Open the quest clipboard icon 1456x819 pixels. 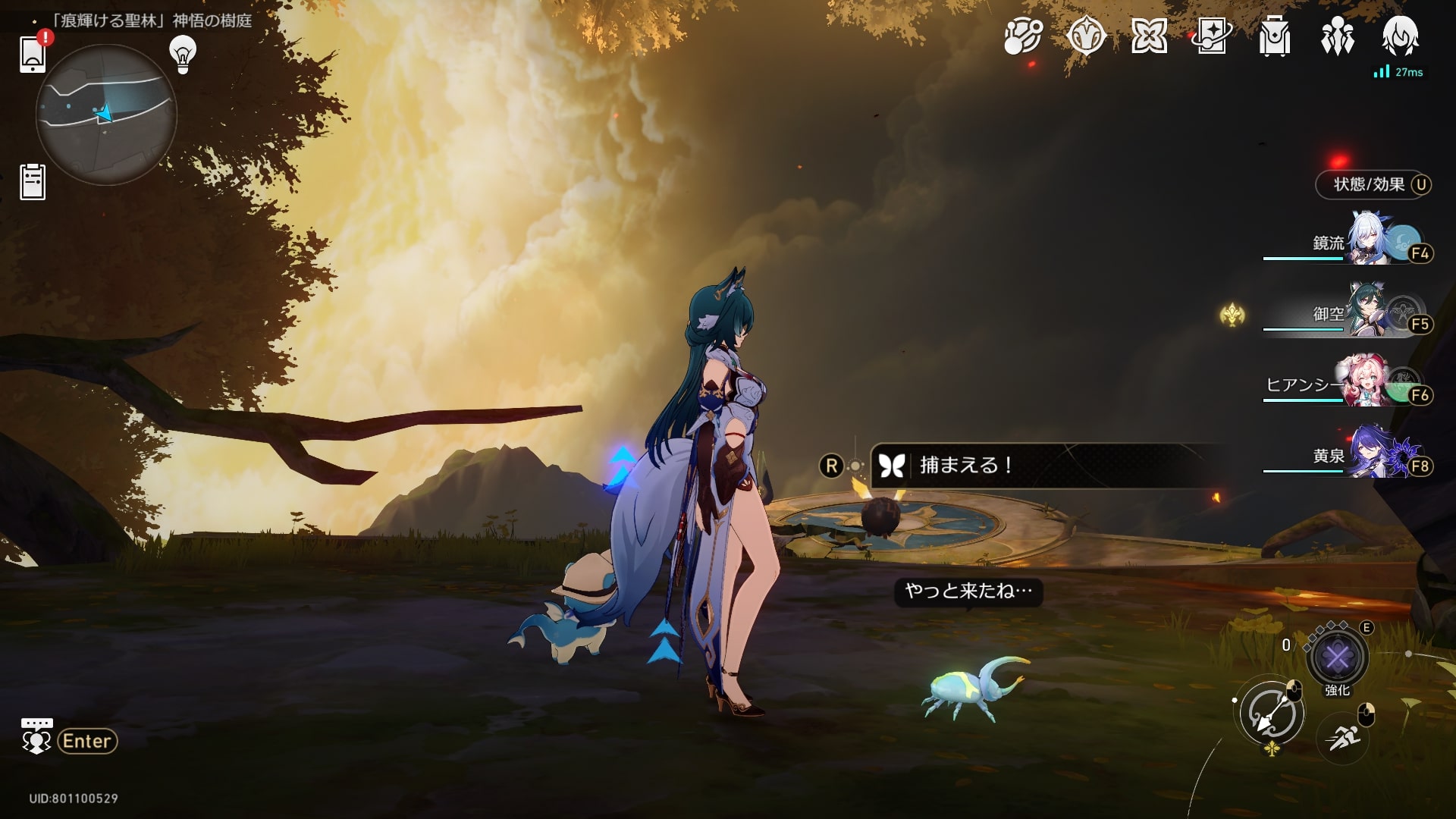point(33,182)
